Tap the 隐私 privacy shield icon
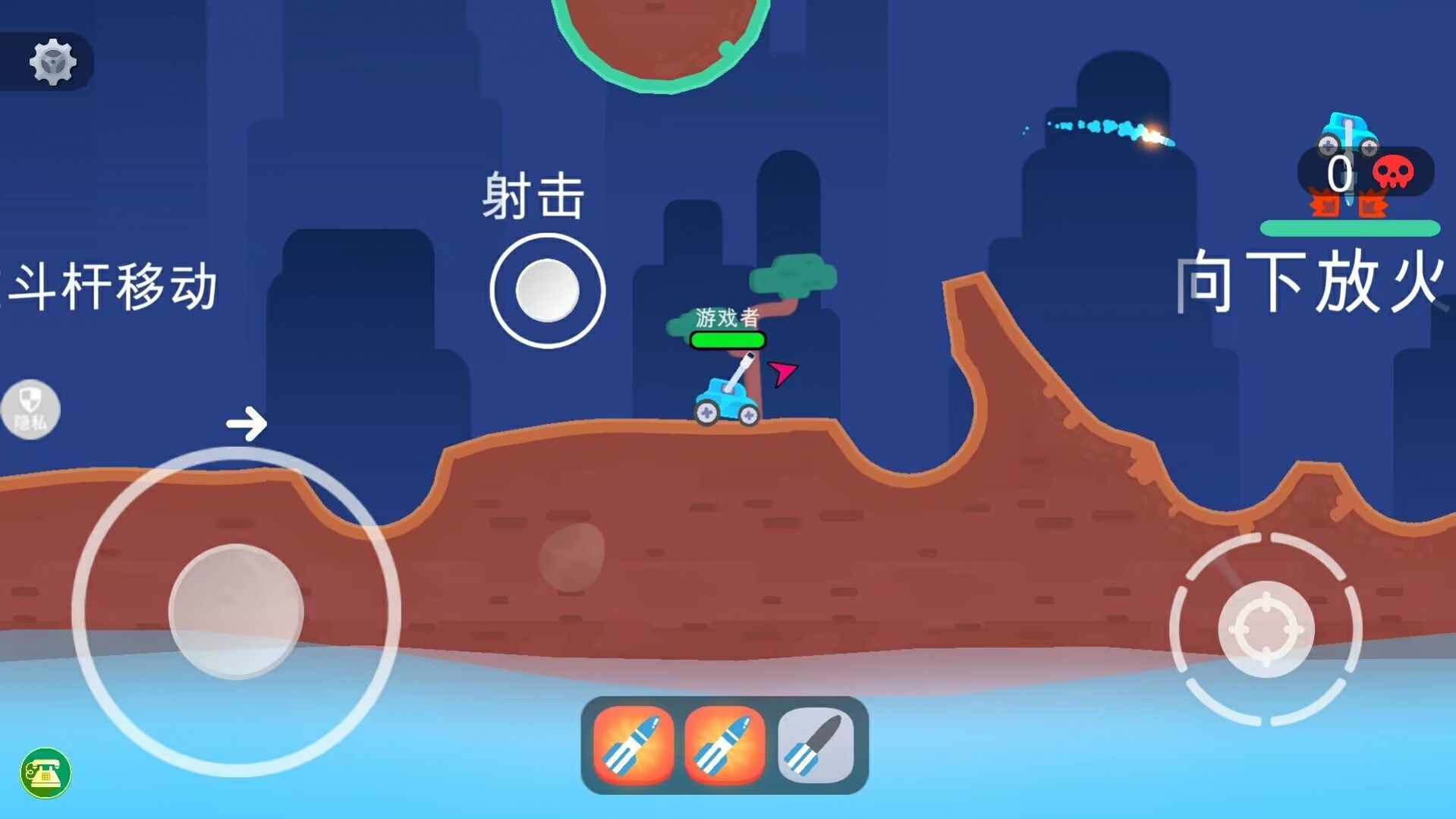1456x819 pixels. point(30,408)
